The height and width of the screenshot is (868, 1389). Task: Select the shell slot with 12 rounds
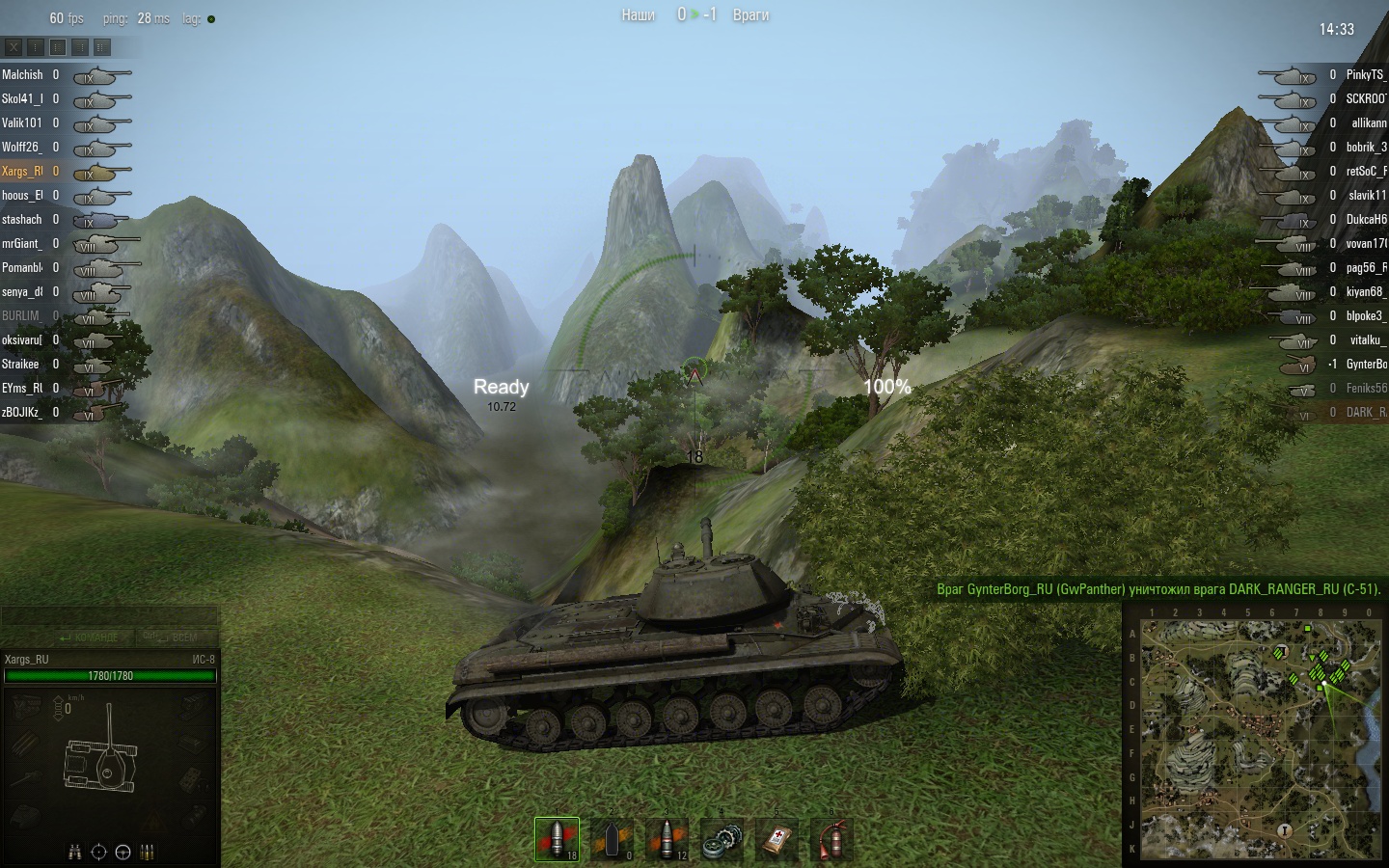(x=667, y=839)
